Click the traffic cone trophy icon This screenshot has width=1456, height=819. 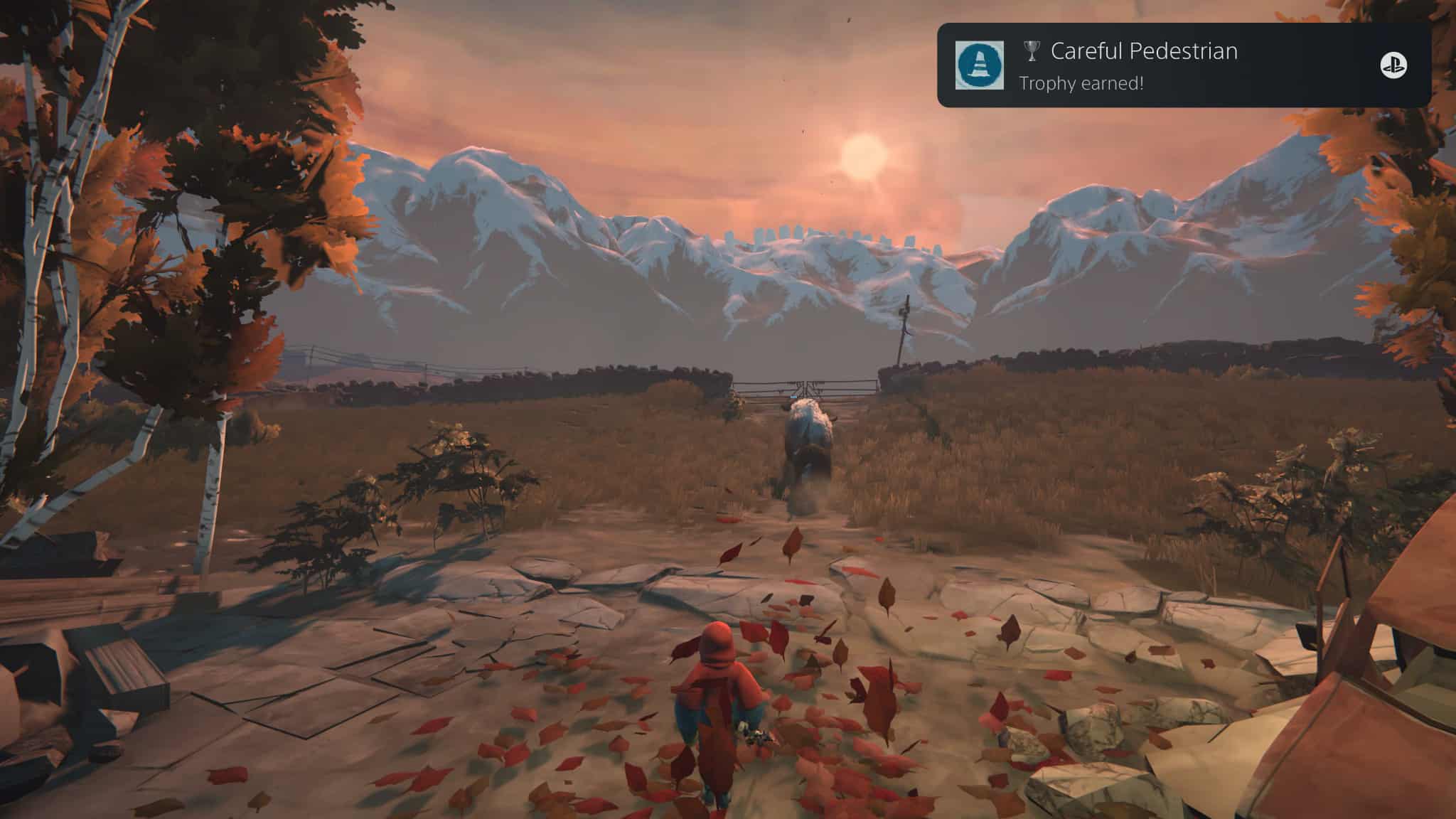point(979,65)
